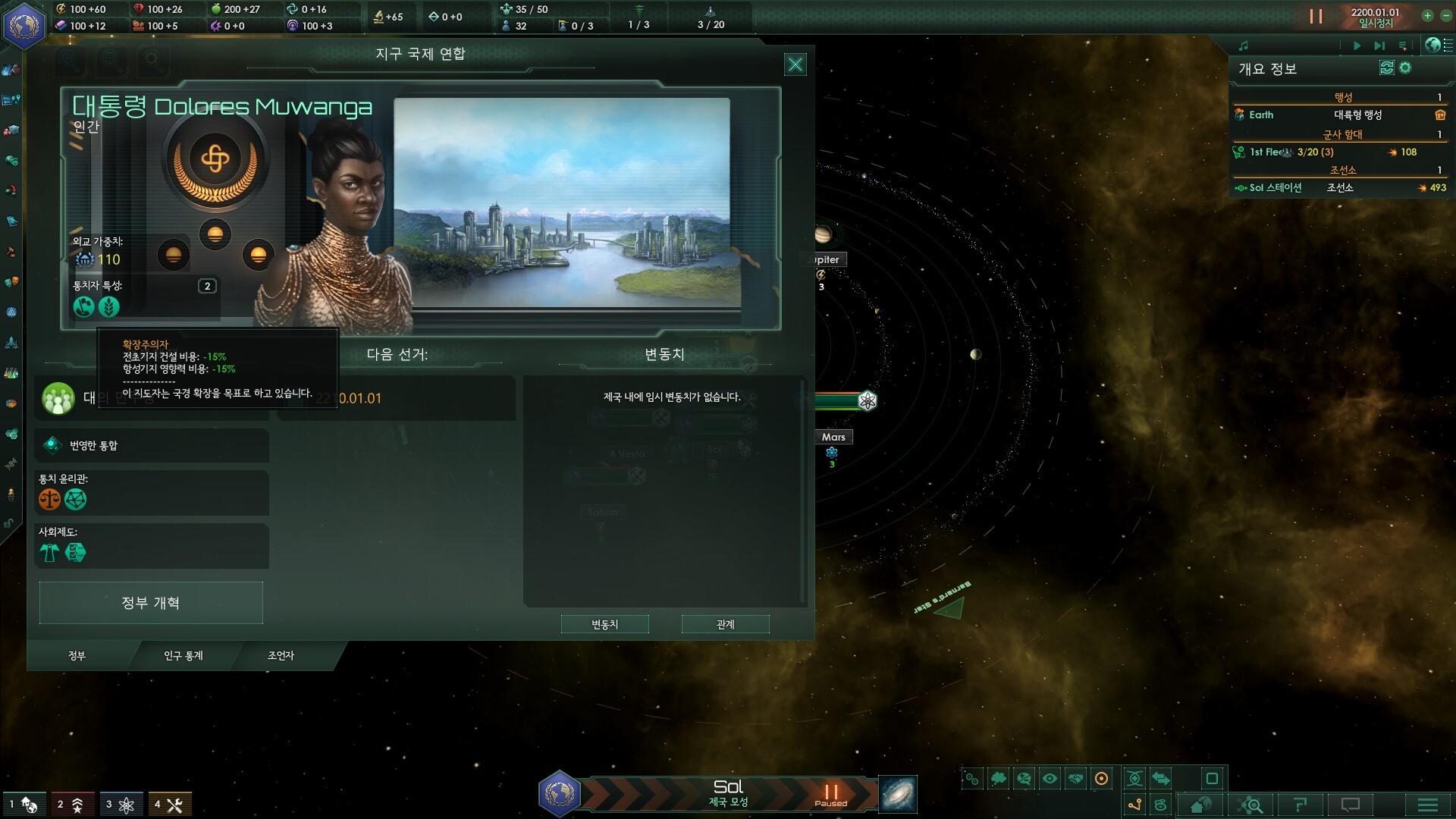Select the 정부 tab

click(77, 656)
